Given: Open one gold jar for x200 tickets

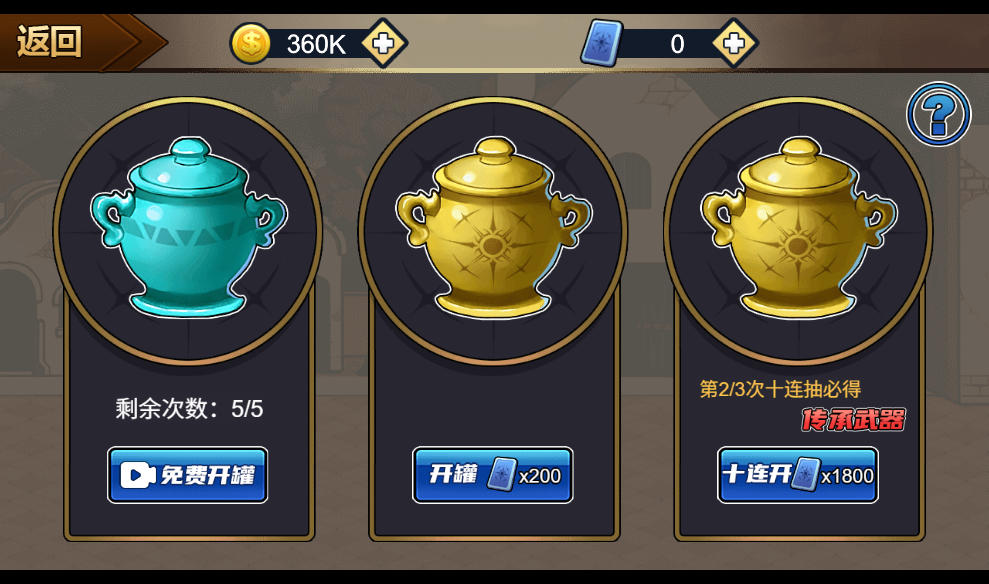Looking at the screenshot, I should 493,475.
